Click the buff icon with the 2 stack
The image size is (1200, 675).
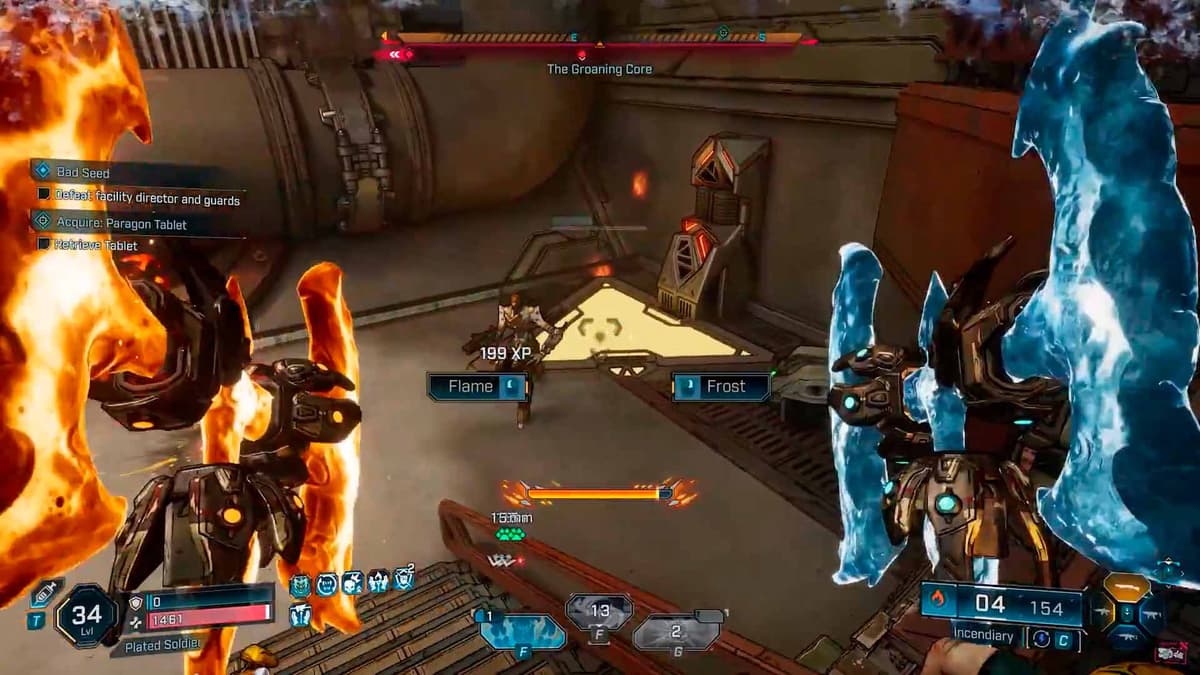403,580
